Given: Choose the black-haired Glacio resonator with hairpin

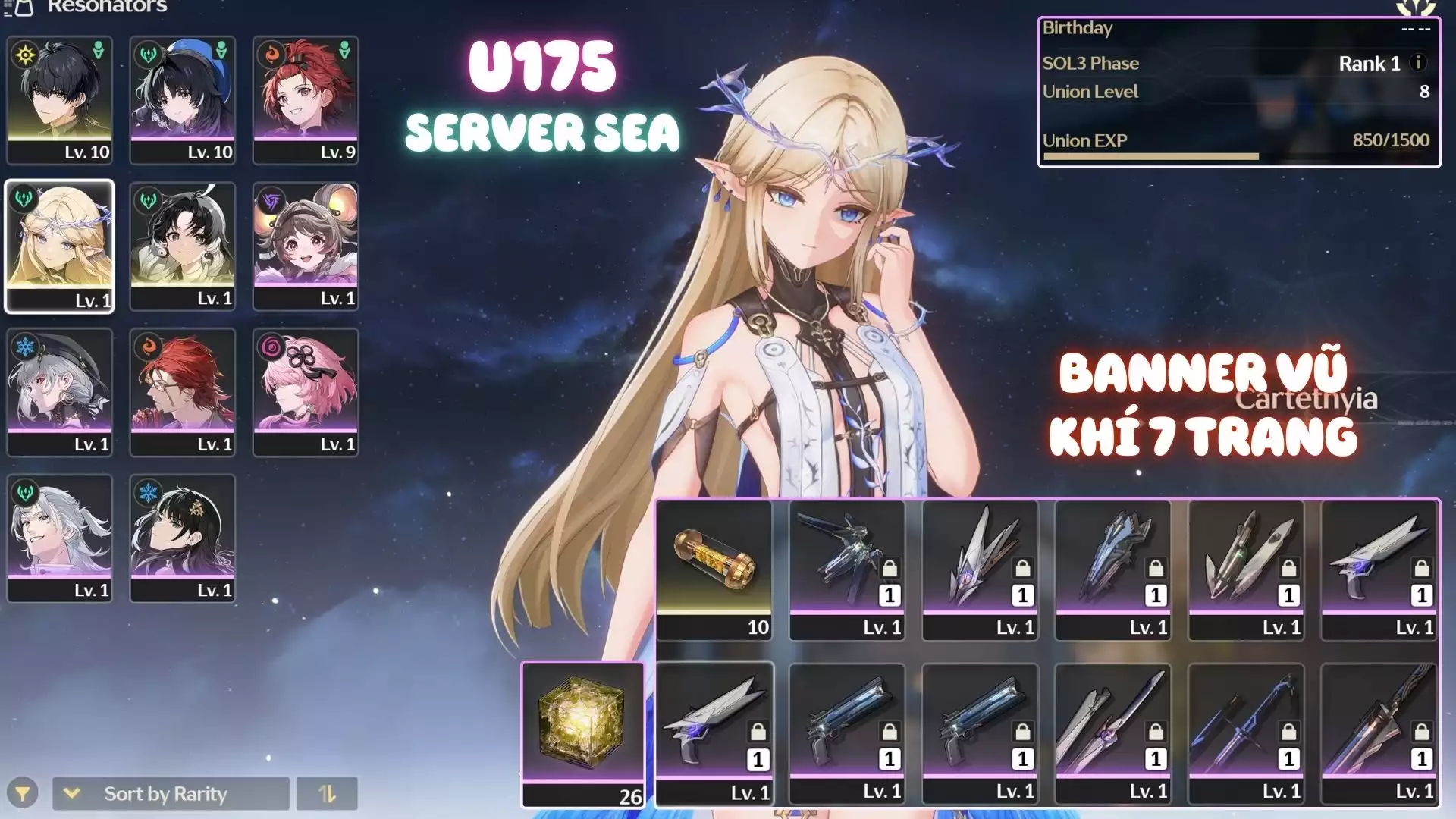Looking at the screenshot, I should point(182,538).
